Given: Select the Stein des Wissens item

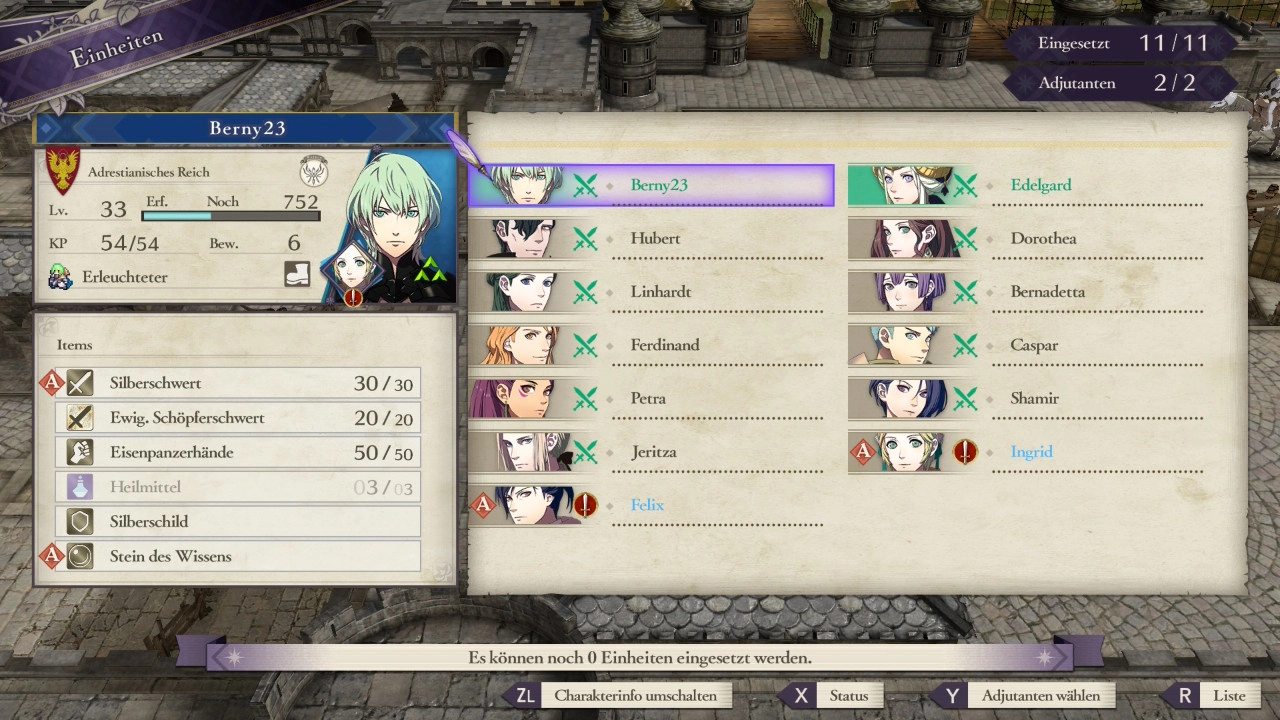Looking at the screenshot, I should pyautogui.click(x=238, y=556).
